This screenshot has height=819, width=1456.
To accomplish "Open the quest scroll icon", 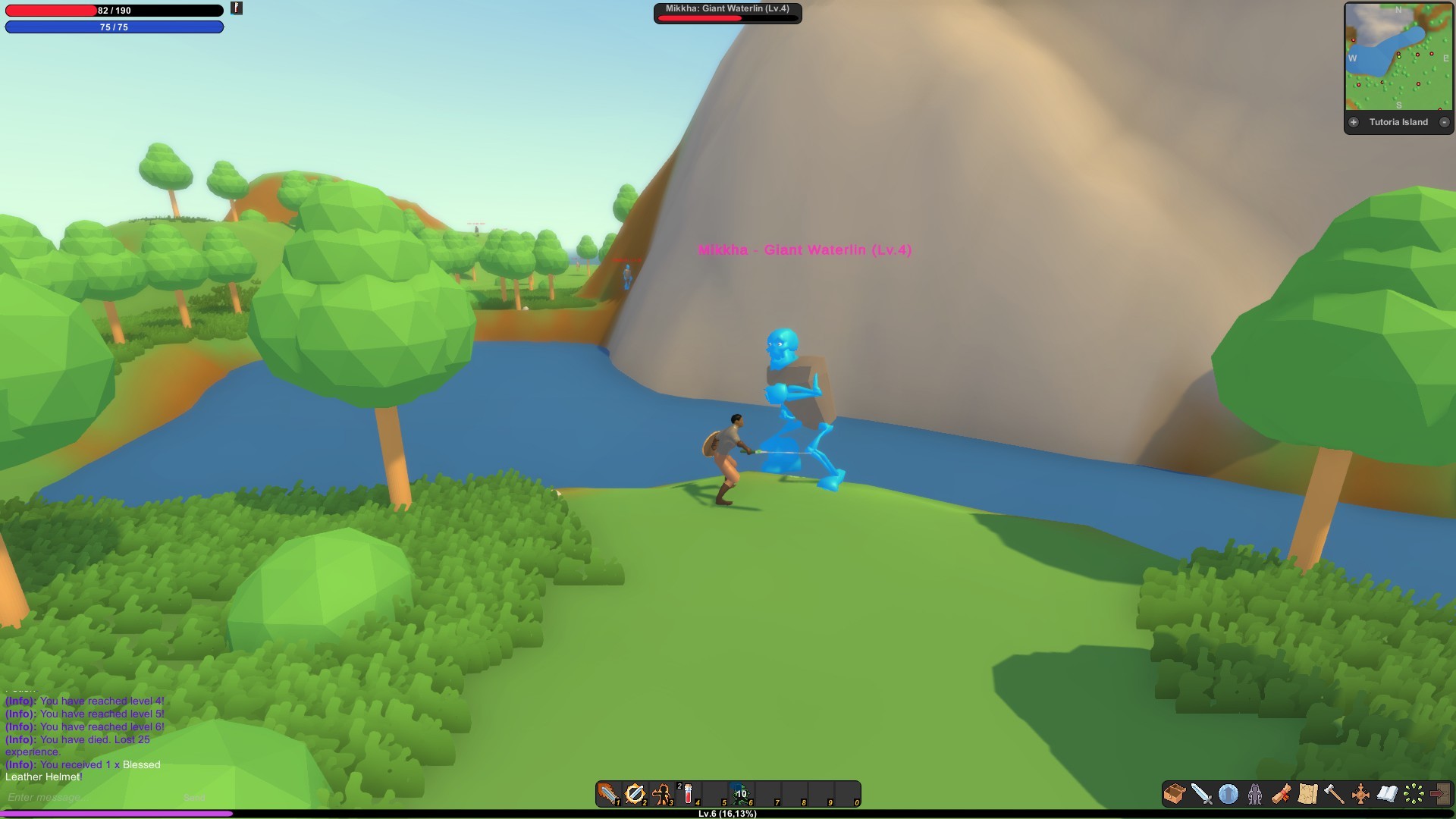I will pyautogui.click(x=1280, y=795).
